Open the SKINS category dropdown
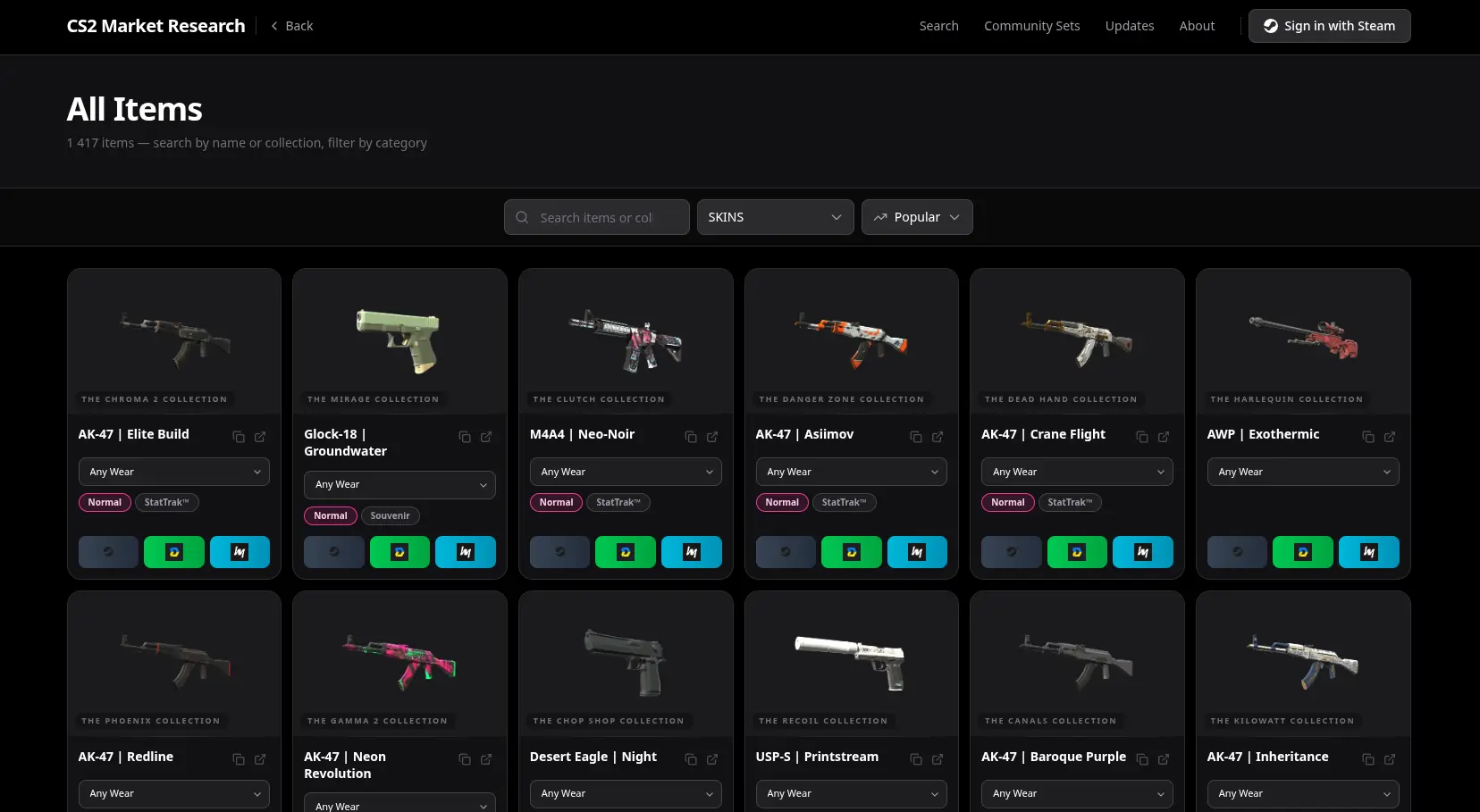Screen dimensions: 1480x812 tap(775, 217)
